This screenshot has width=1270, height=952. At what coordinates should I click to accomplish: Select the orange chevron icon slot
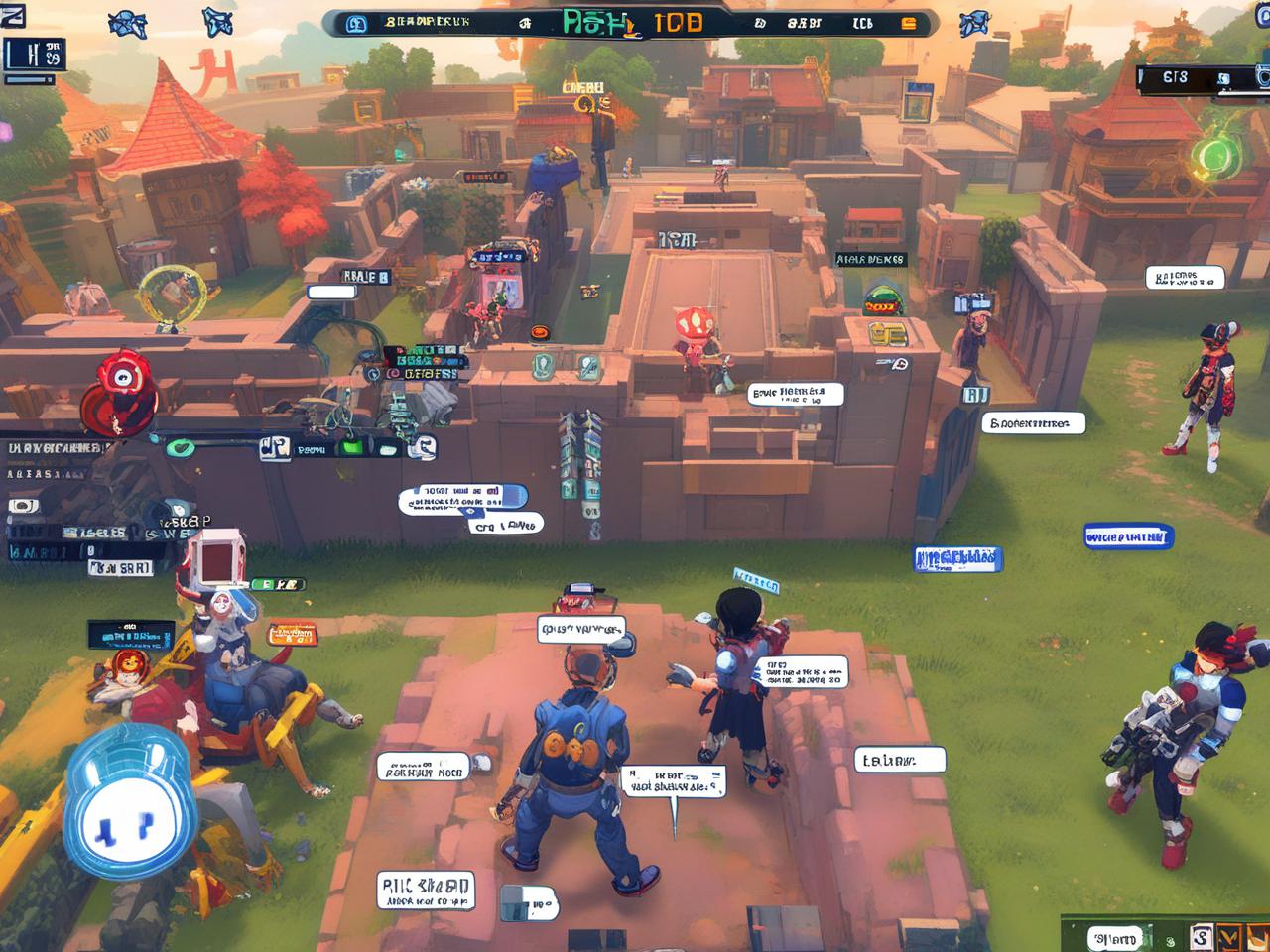(1229, 937)
